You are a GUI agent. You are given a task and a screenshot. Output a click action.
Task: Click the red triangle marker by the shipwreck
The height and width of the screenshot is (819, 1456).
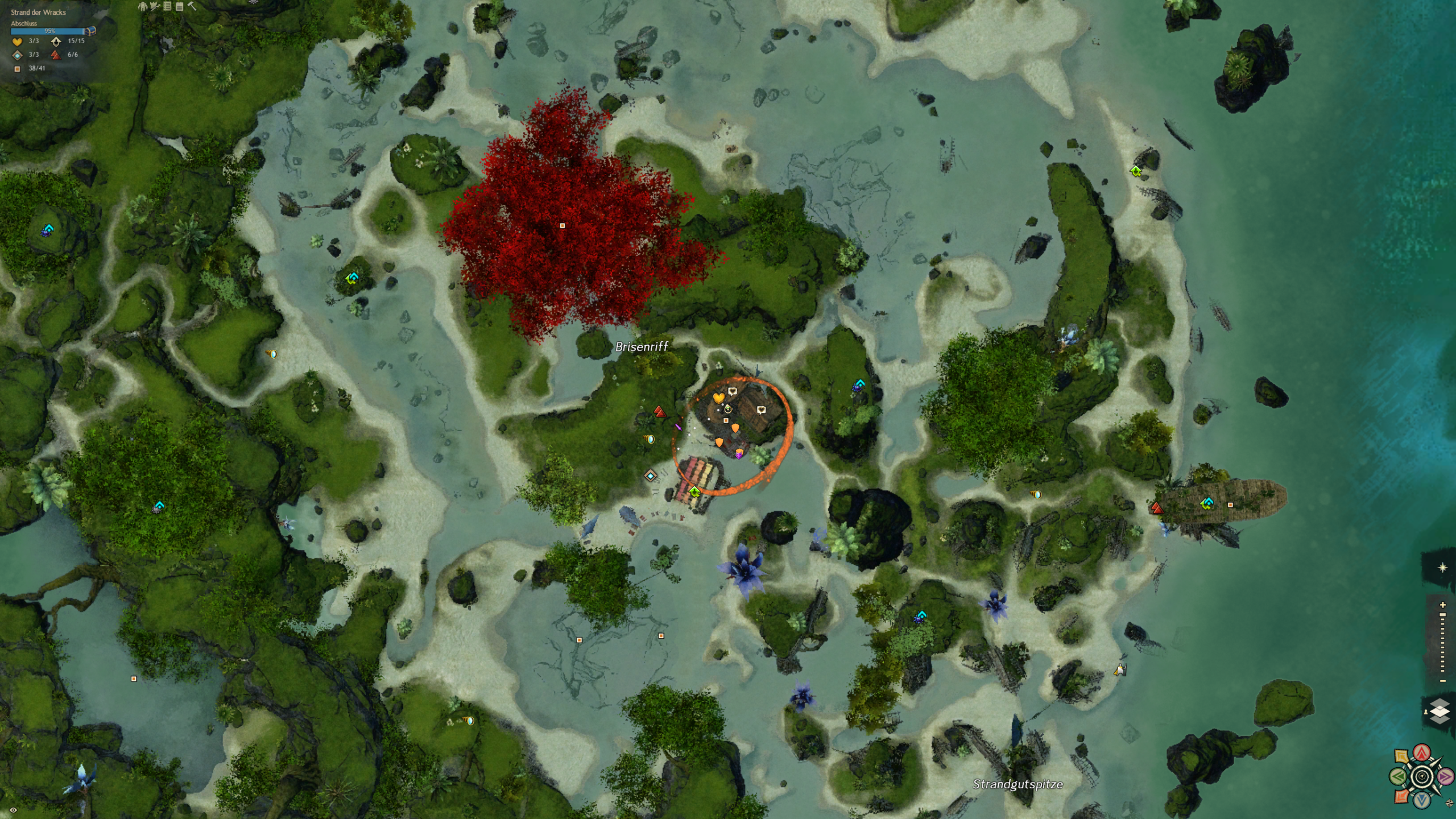(x=1156, y=508)
